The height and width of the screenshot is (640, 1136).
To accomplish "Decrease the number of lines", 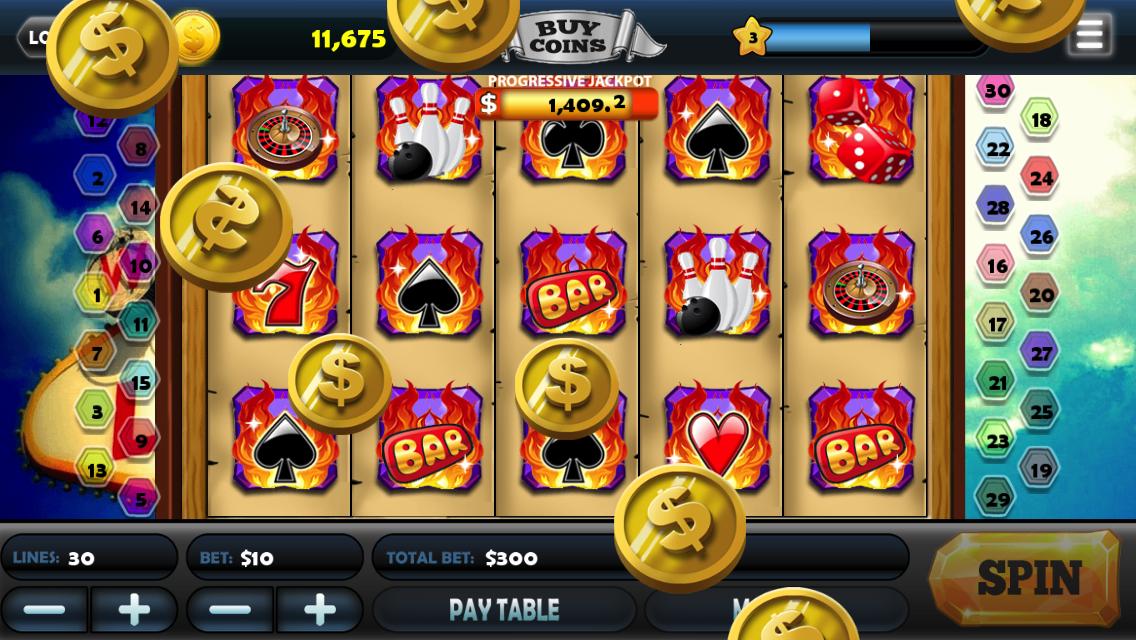I will pyautogui.click(x=44, y=609).
